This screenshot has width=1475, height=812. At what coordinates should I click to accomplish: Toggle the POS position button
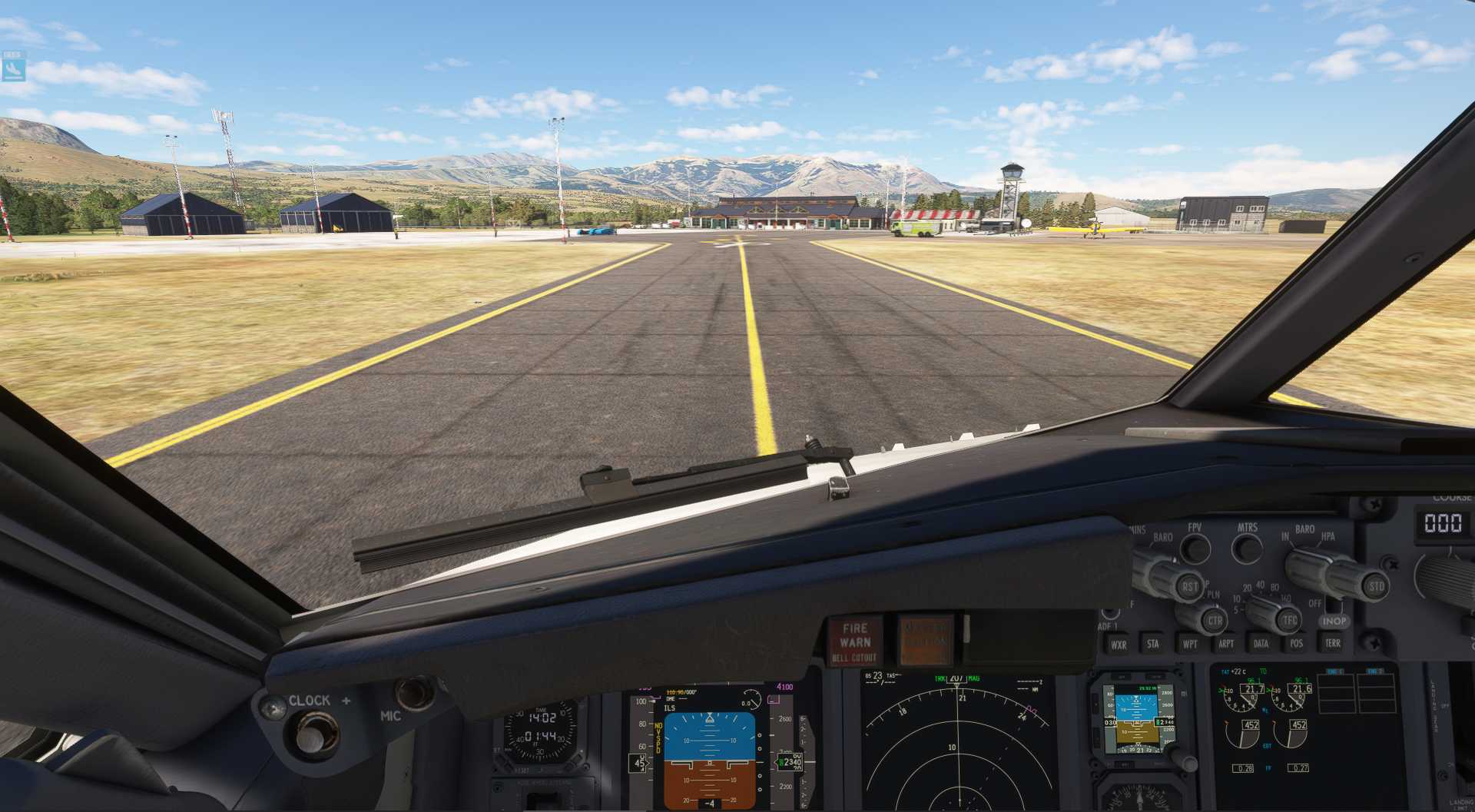coord(1296,644)
